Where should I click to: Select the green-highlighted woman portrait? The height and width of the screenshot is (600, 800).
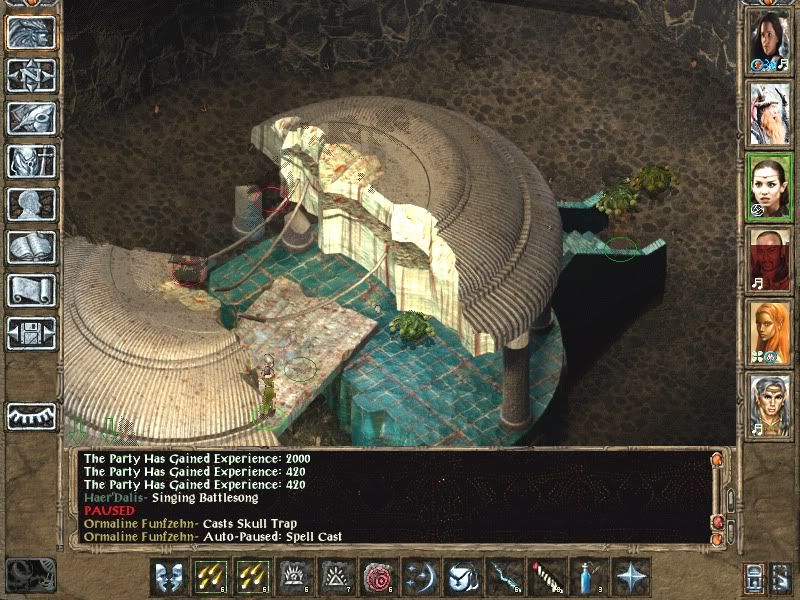[769, 186]
